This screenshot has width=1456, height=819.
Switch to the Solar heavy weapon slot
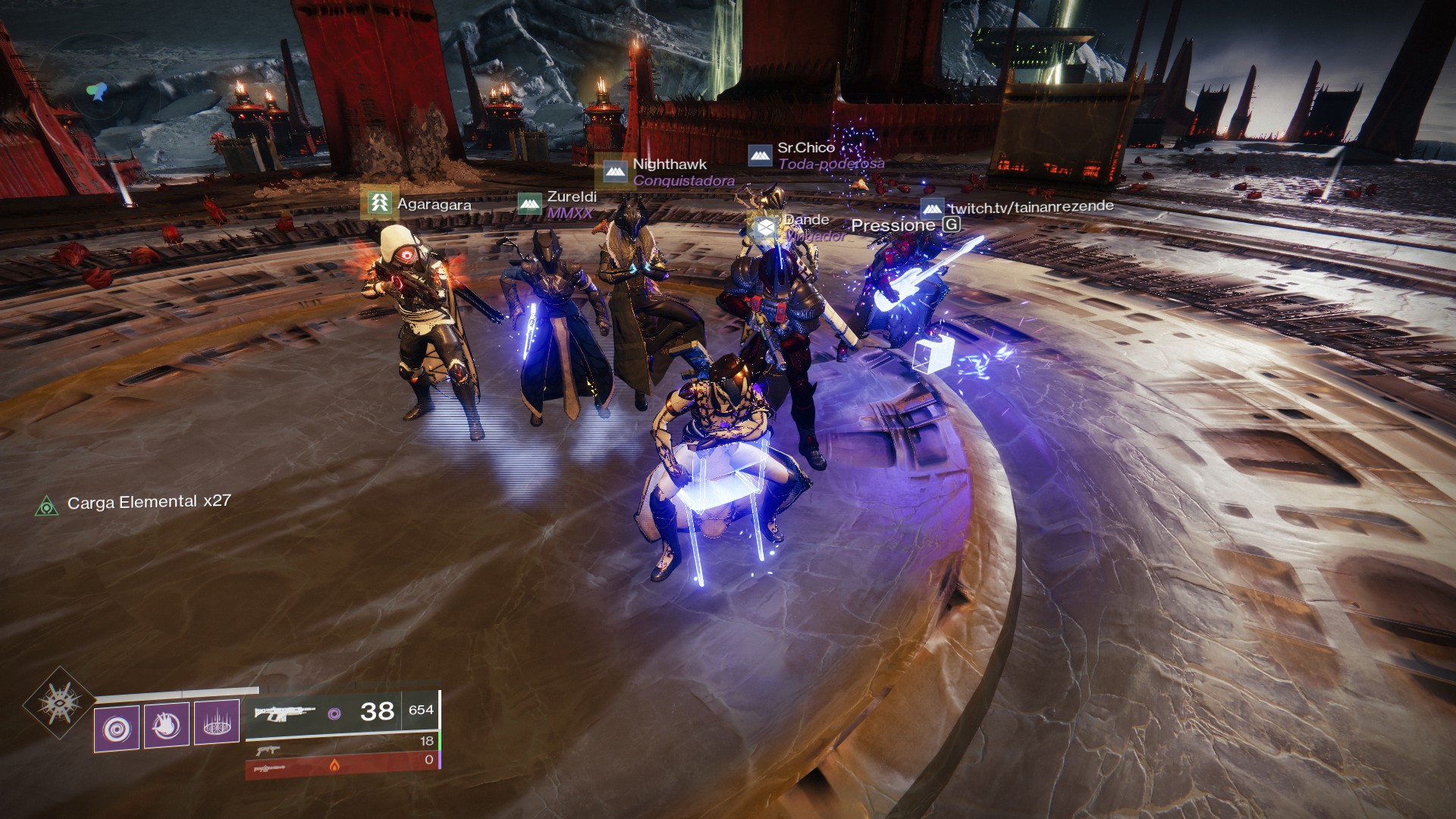(343, 765)
